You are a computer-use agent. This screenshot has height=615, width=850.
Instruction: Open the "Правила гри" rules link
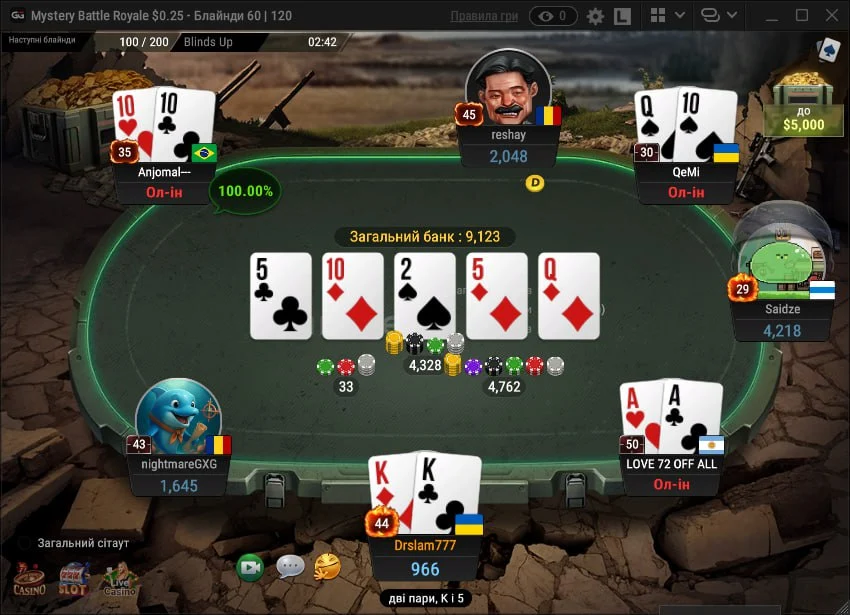pos(484,16)
